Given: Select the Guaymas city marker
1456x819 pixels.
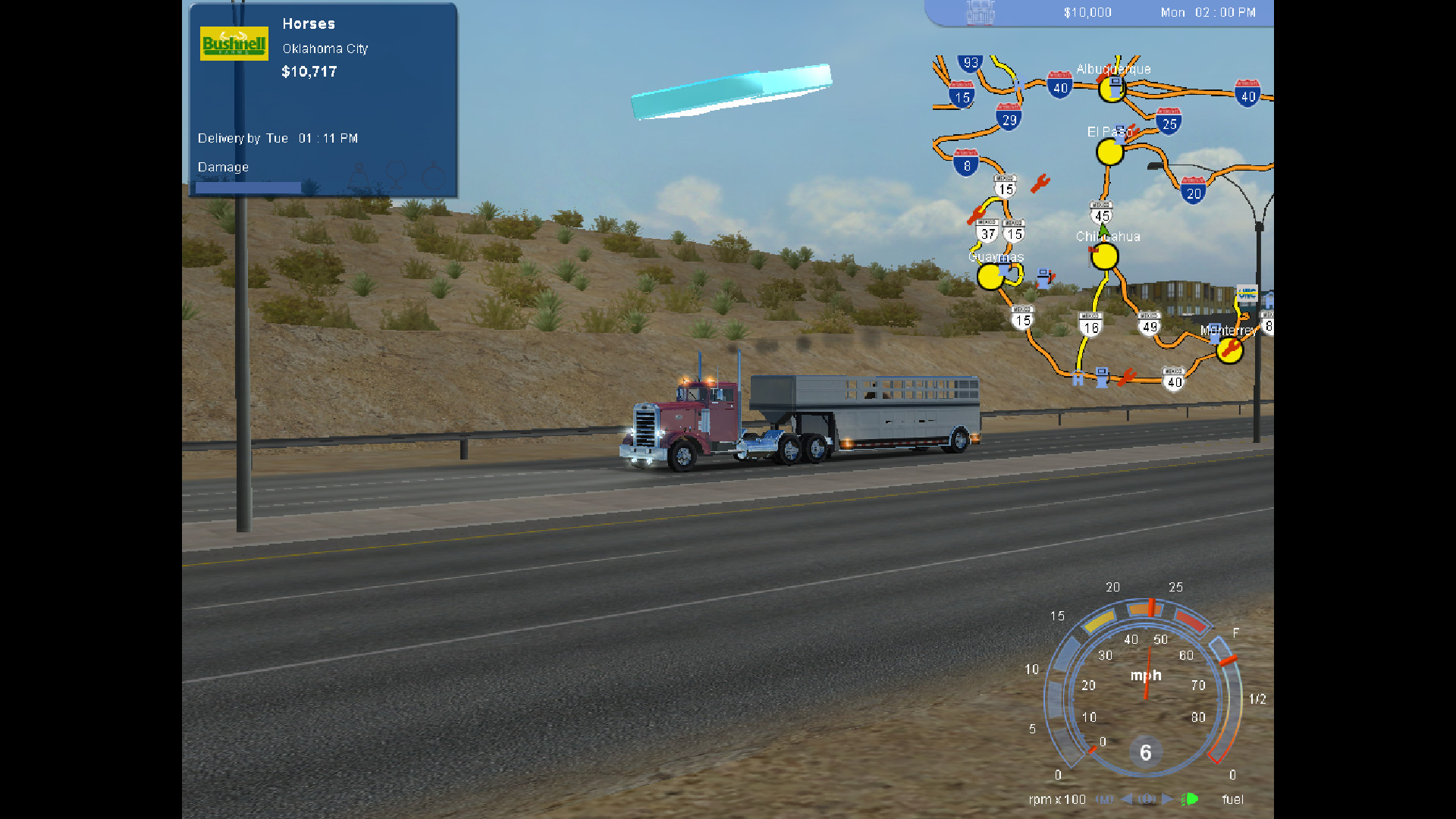Looking at the screenshot, I should [x=990, y=277].
